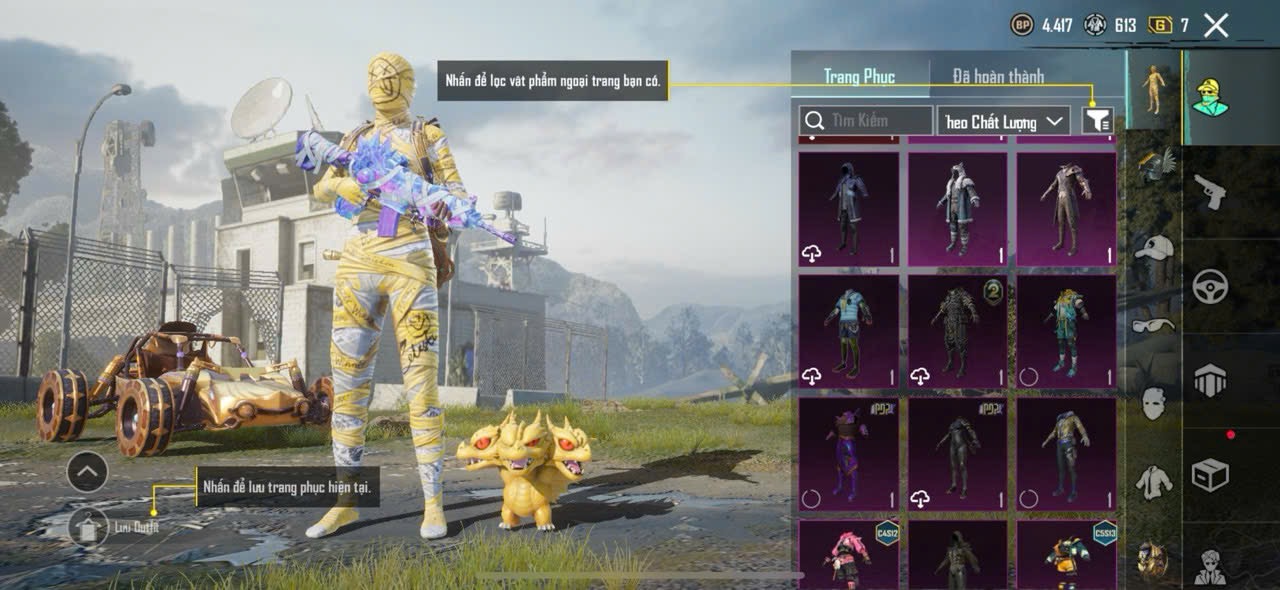This screenshot has width=1280, height=590.
Task: Select the pink-haired CAS12 outfit
Action: (x=848, y=555)
